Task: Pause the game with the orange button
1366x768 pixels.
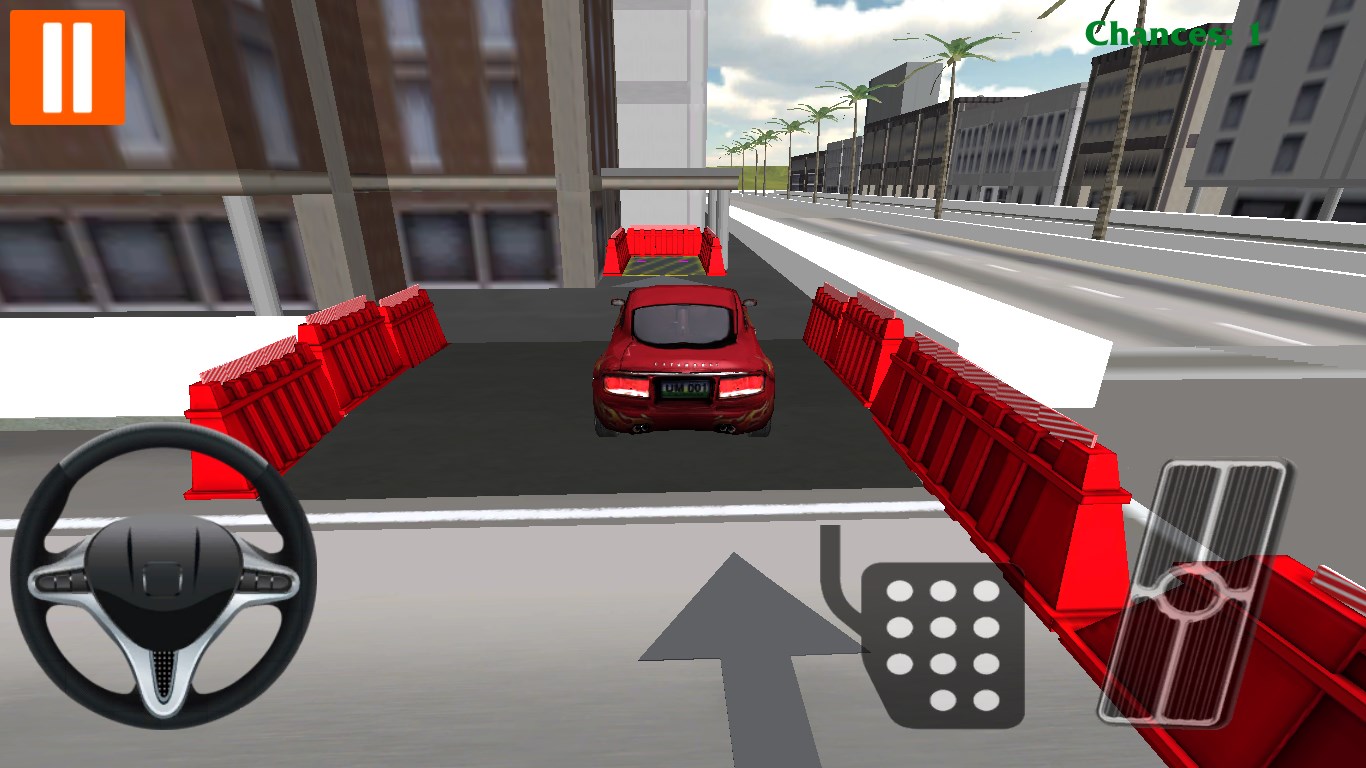Action: pyautogui.click(x=67, y=67)
